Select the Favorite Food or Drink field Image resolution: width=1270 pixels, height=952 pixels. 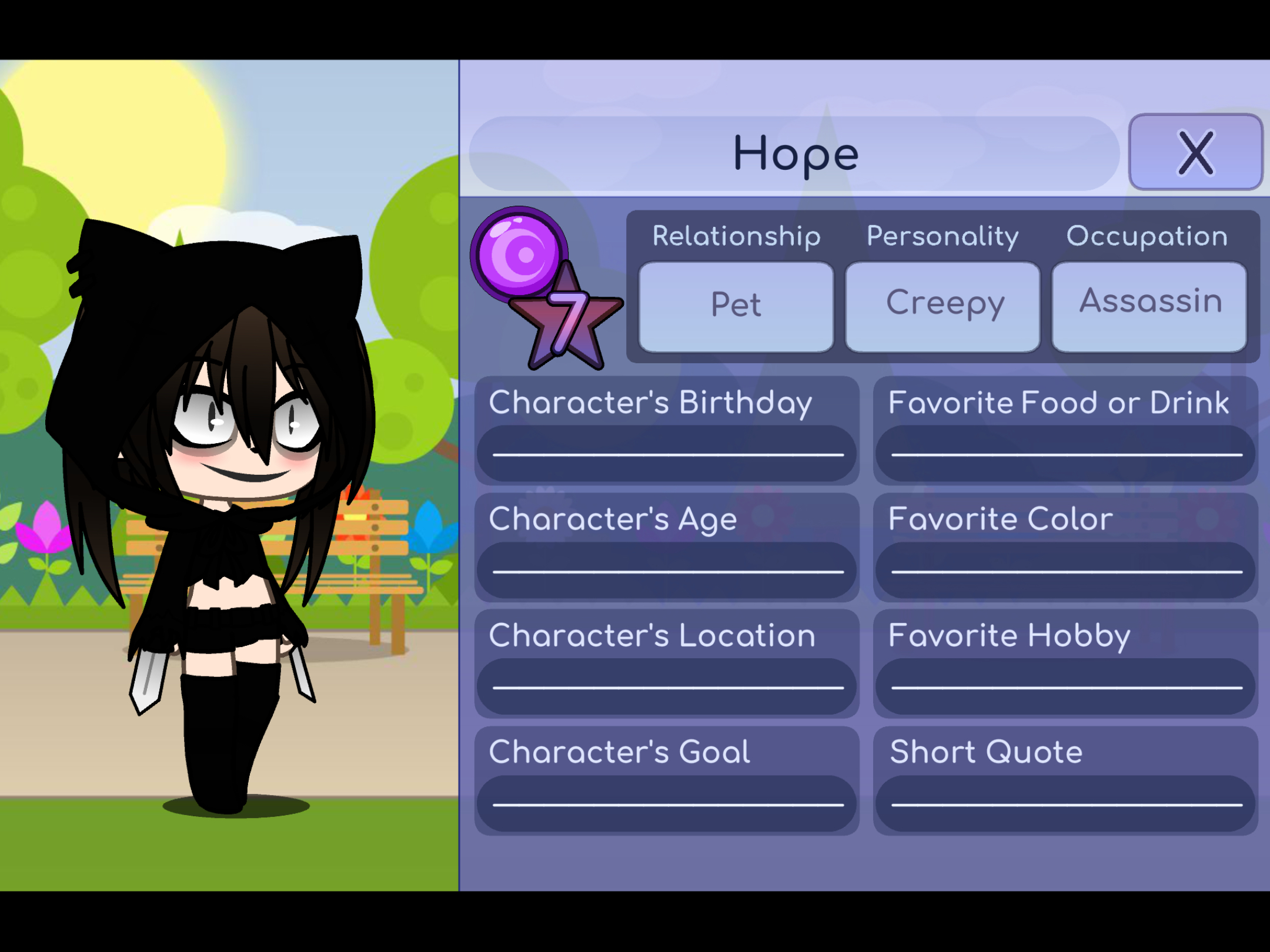1065,452
